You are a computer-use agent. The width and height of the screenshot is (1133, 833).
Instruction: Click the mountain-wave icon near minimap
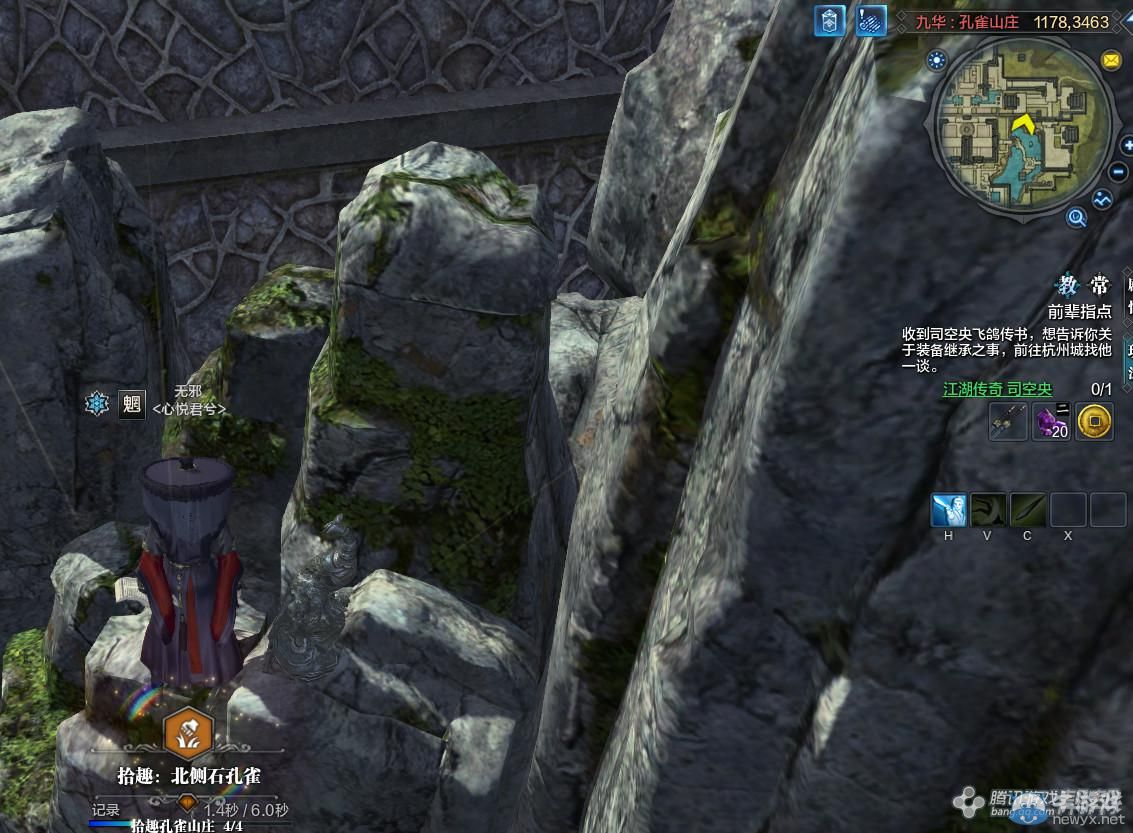coord(1102,199)
